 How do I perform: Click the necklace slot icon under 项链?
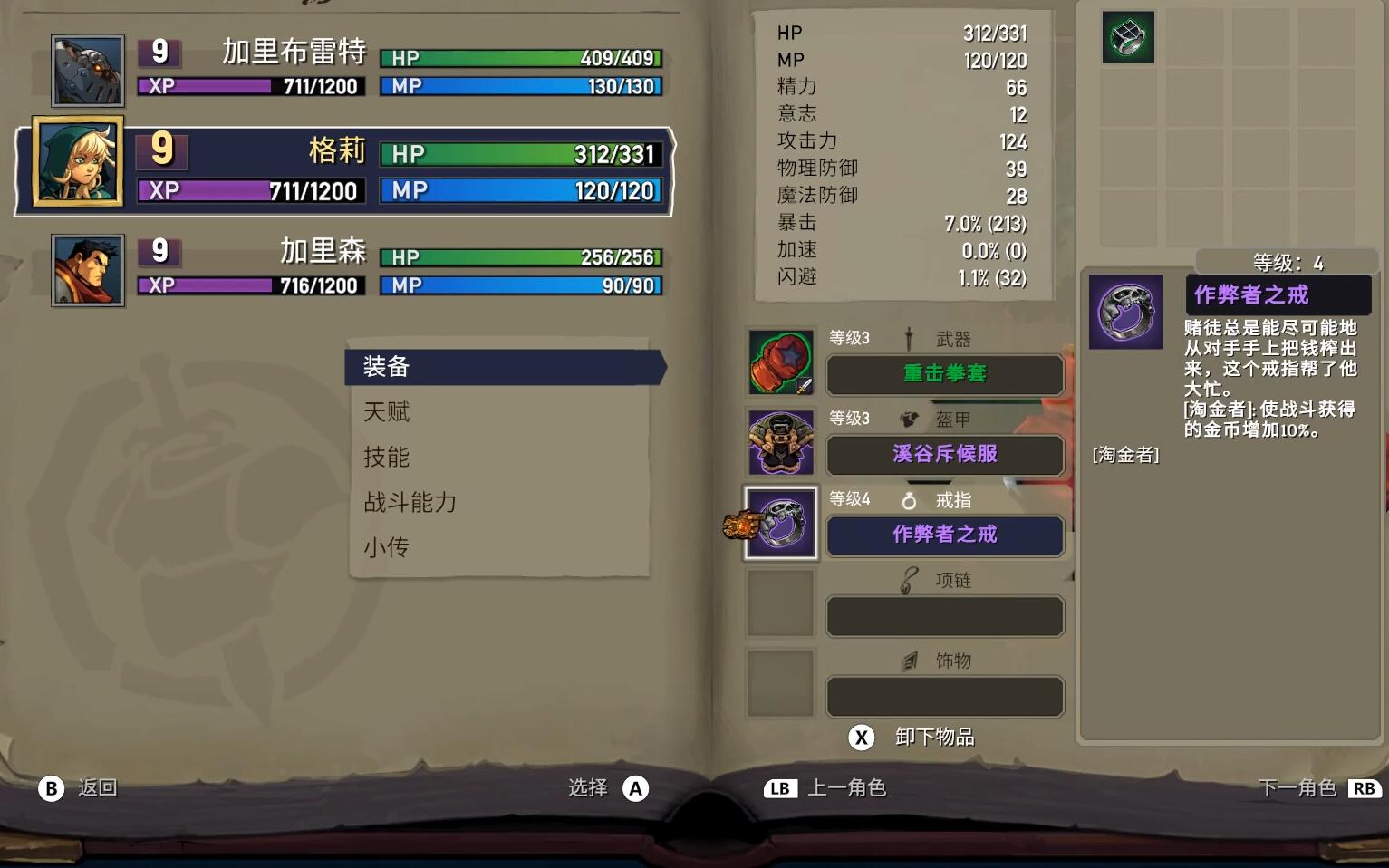pyautogui.click(x=780, y=603)
